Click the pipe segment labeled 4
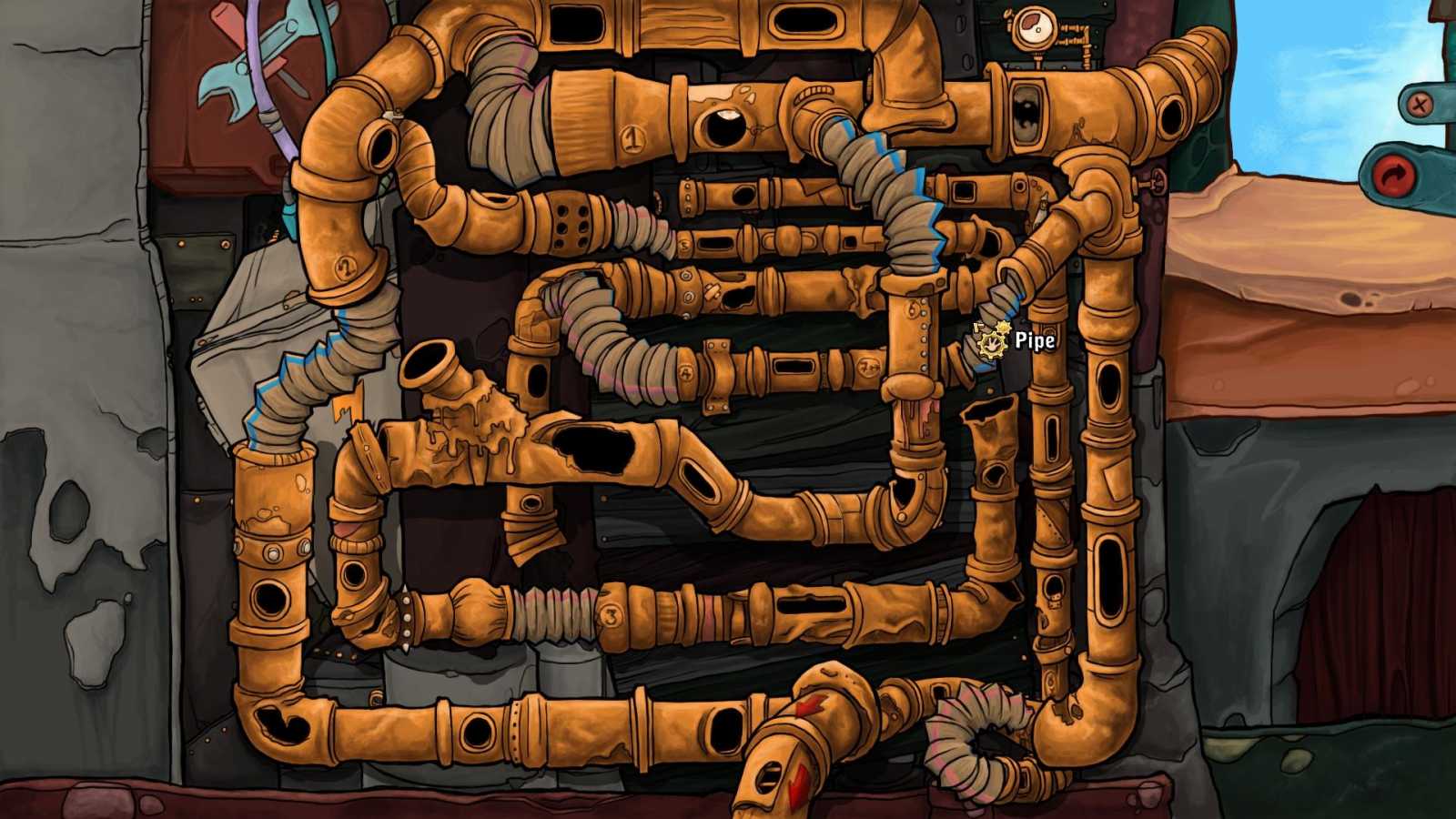Image resolution: width=1456 pixels, height=819 pixels. click(686, 372)
